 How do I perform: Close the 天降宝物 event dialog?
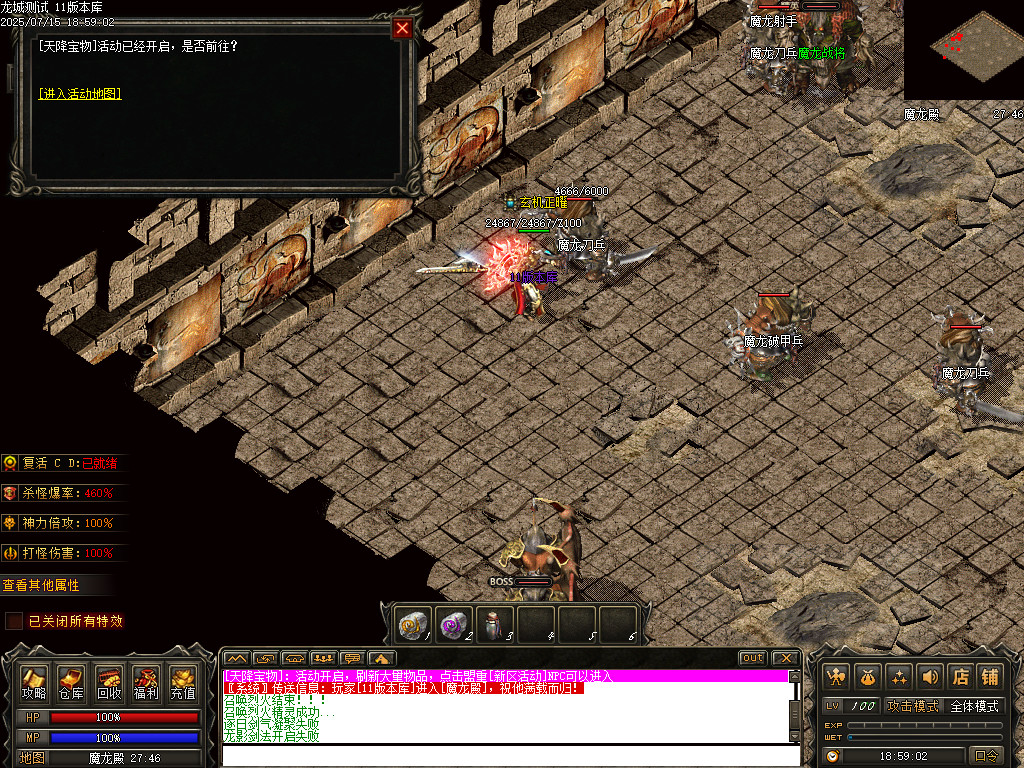tap(402, 28)
